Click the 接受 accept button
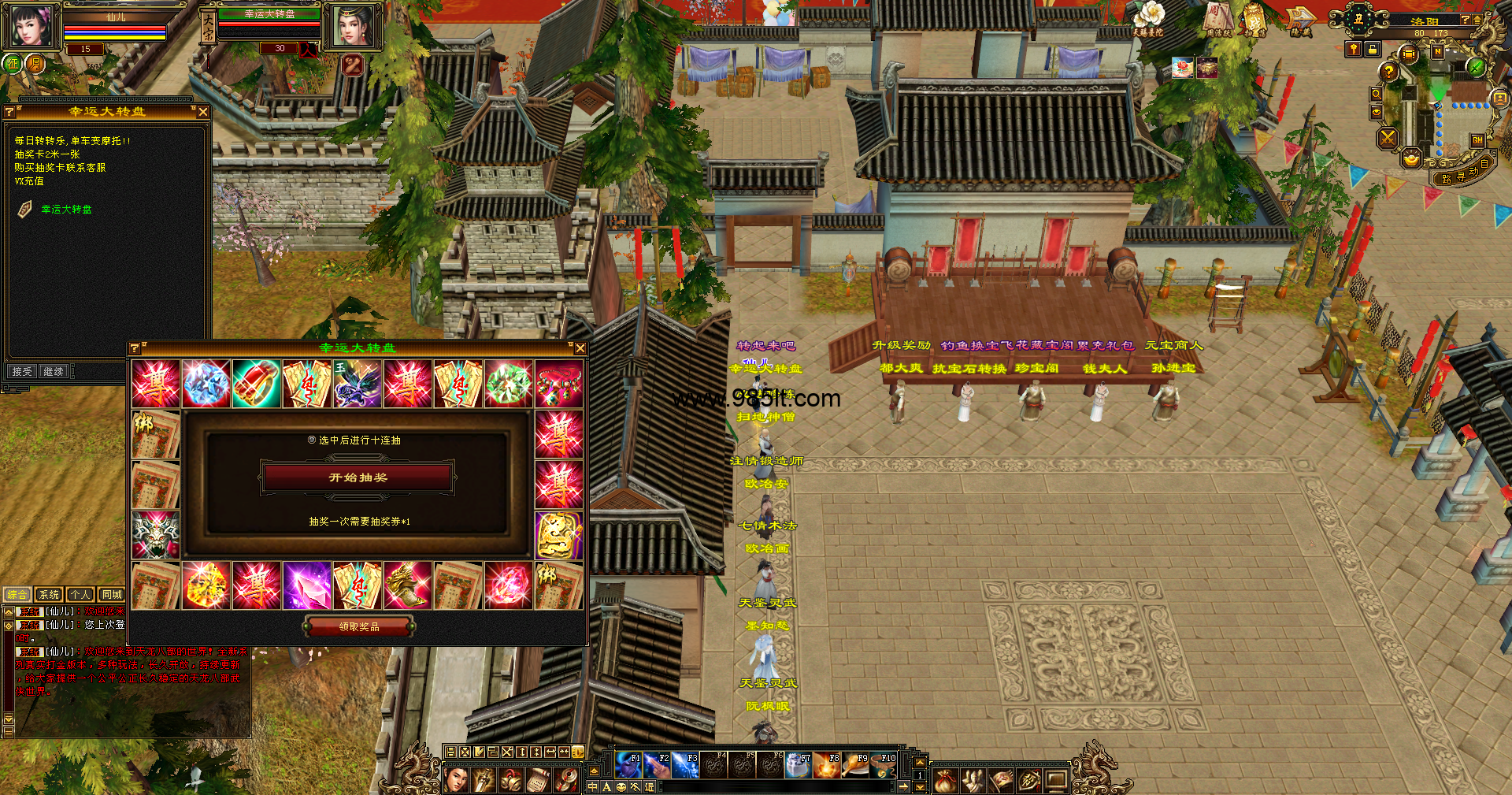The width and height of the screenshot is (1512, 795). click(x=22, y=371)
